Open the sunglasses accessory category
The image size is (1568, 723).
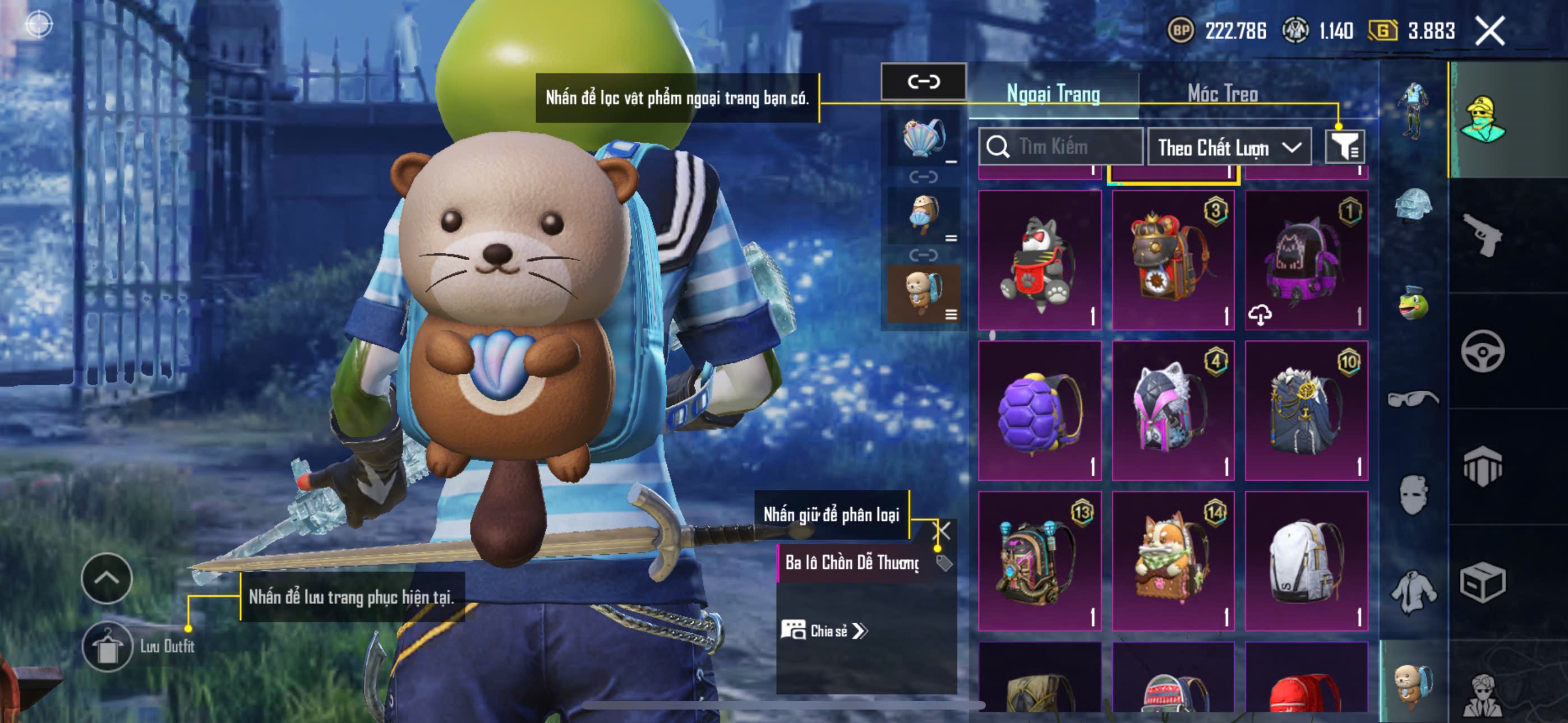(x=1412, y=398)
